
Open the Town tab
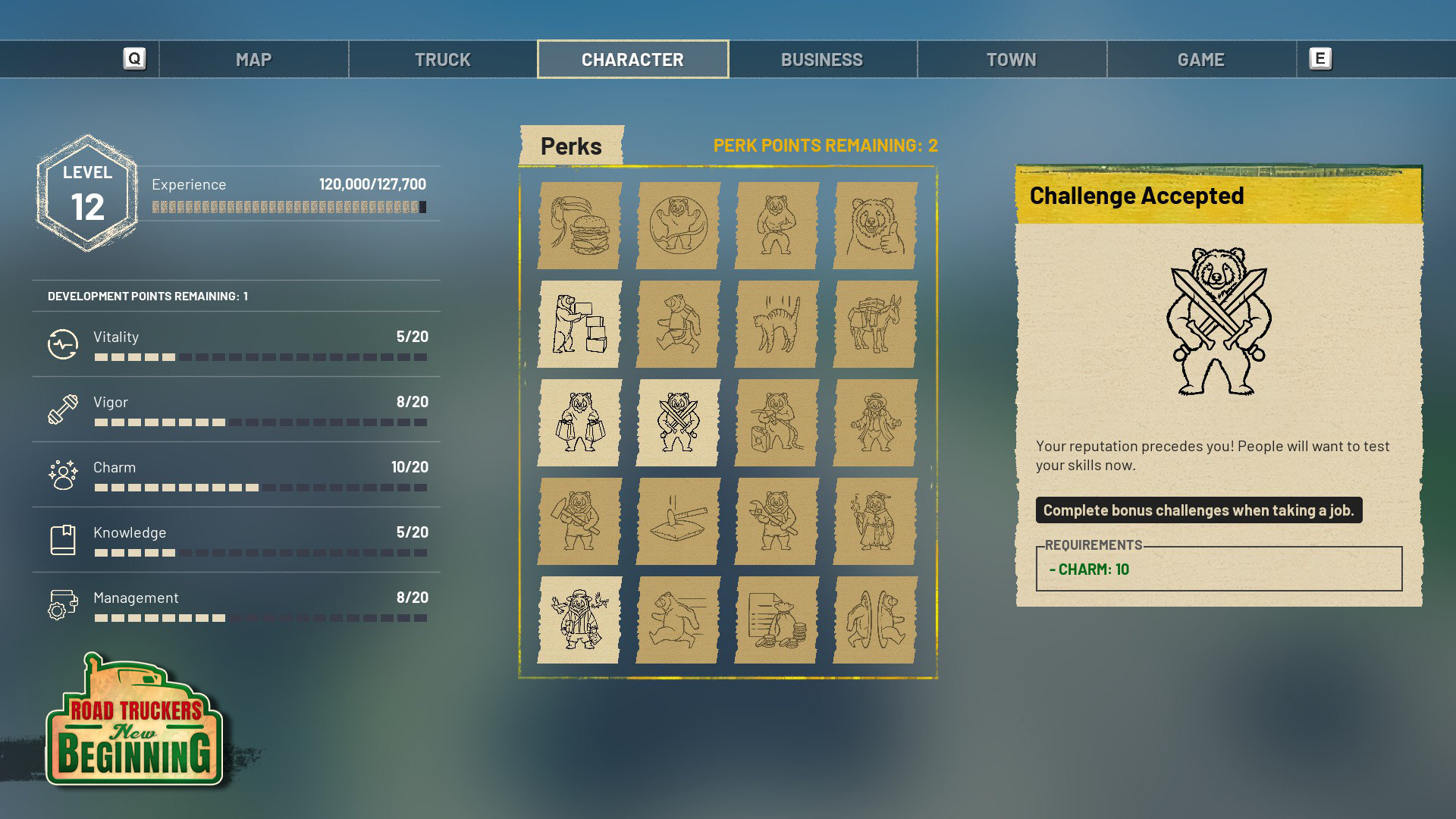[1012, 59]
